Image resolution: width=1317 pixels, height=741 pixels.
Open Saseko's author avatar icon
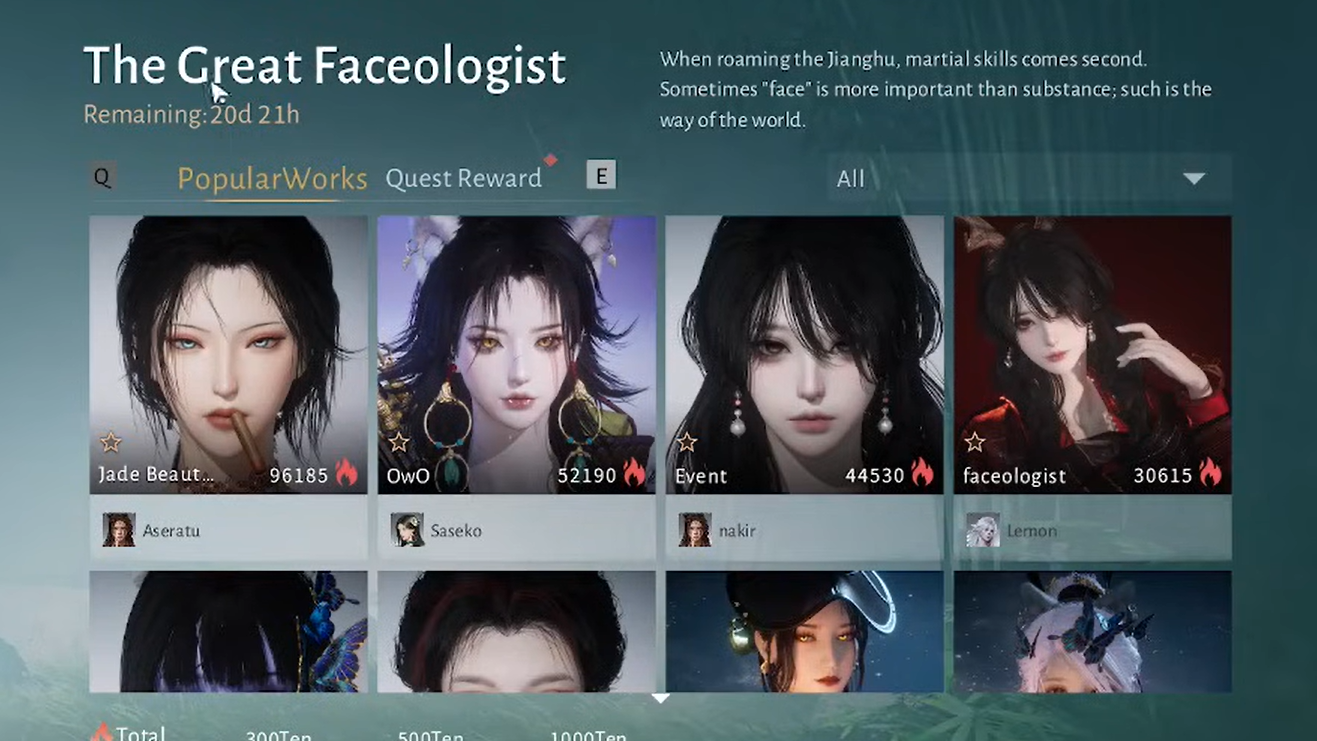(406, 530)
